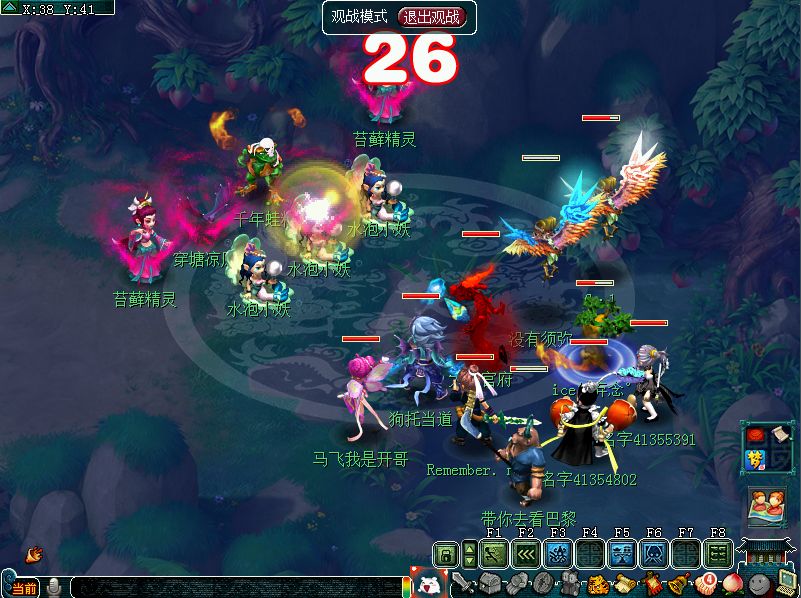Open the computer system menu icon
Image resolution: width=801 pixels, height=598 pixels.
pos(785,584)
